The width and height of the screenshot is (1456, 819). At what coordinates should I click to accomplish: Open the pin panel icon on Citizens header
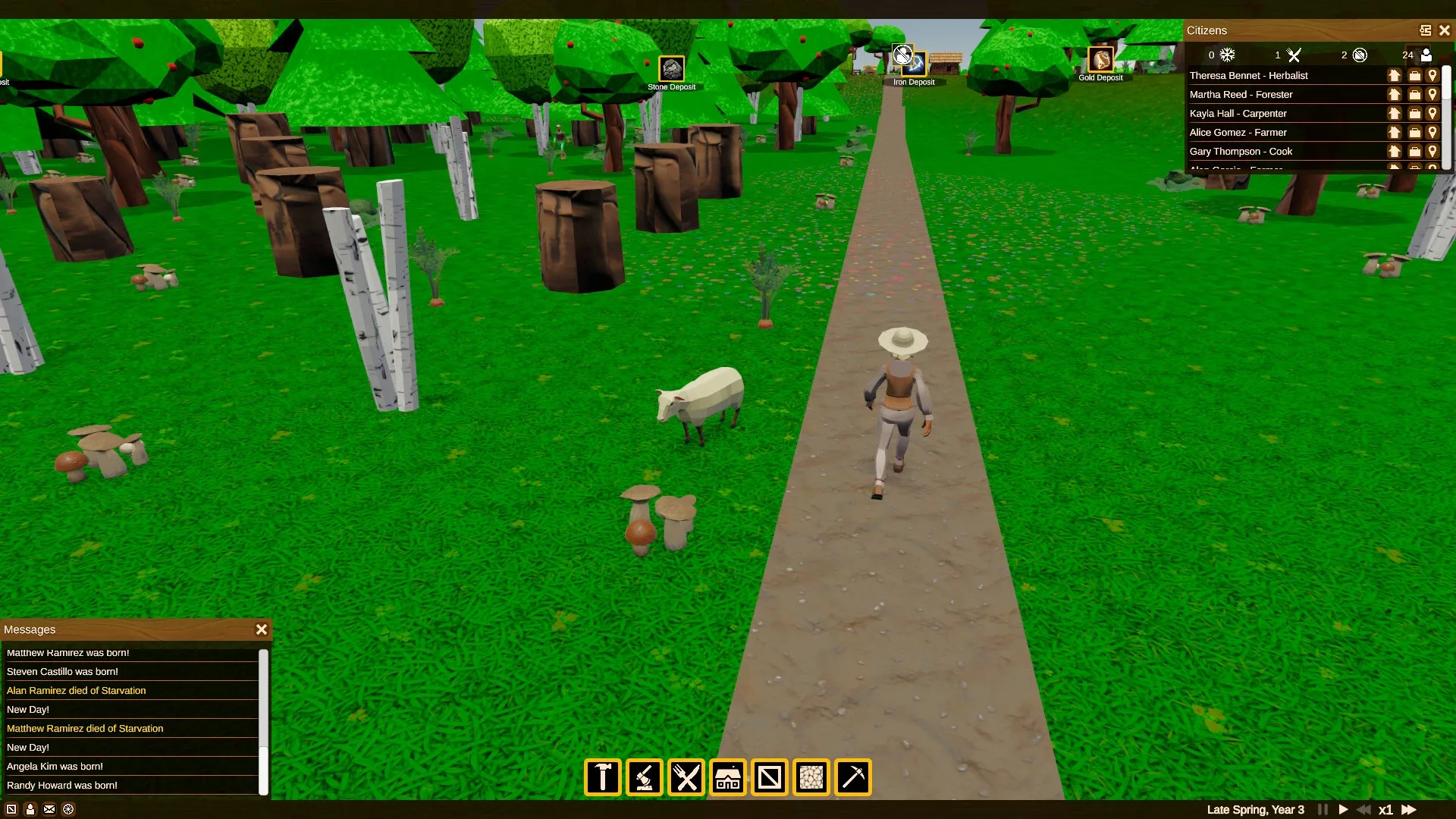pyautogui.click(x=1424, y=30)
